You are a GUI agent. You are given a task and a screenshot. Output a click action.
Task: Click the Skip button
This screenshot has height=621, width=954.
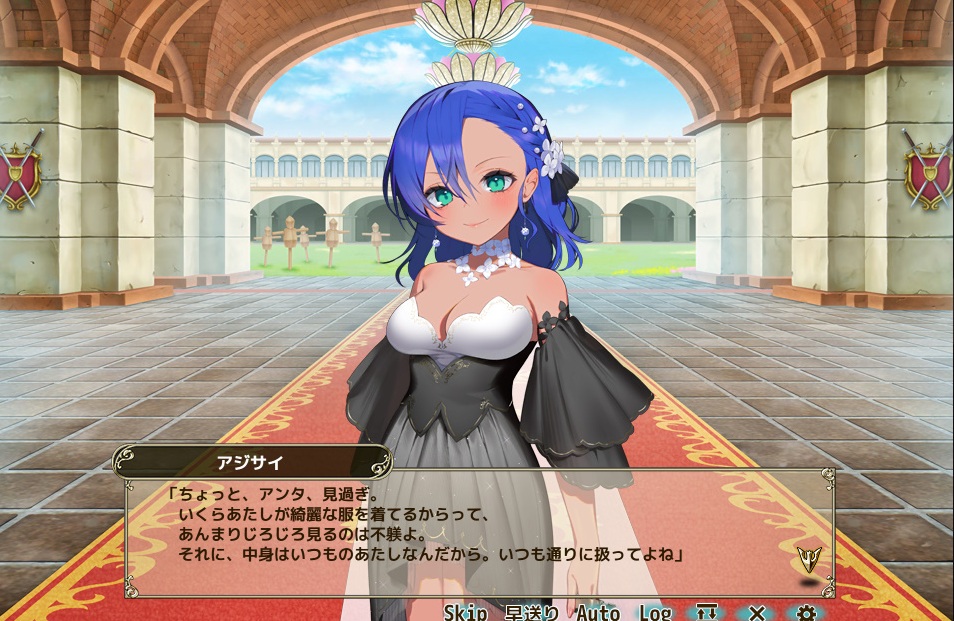[465, 612]
